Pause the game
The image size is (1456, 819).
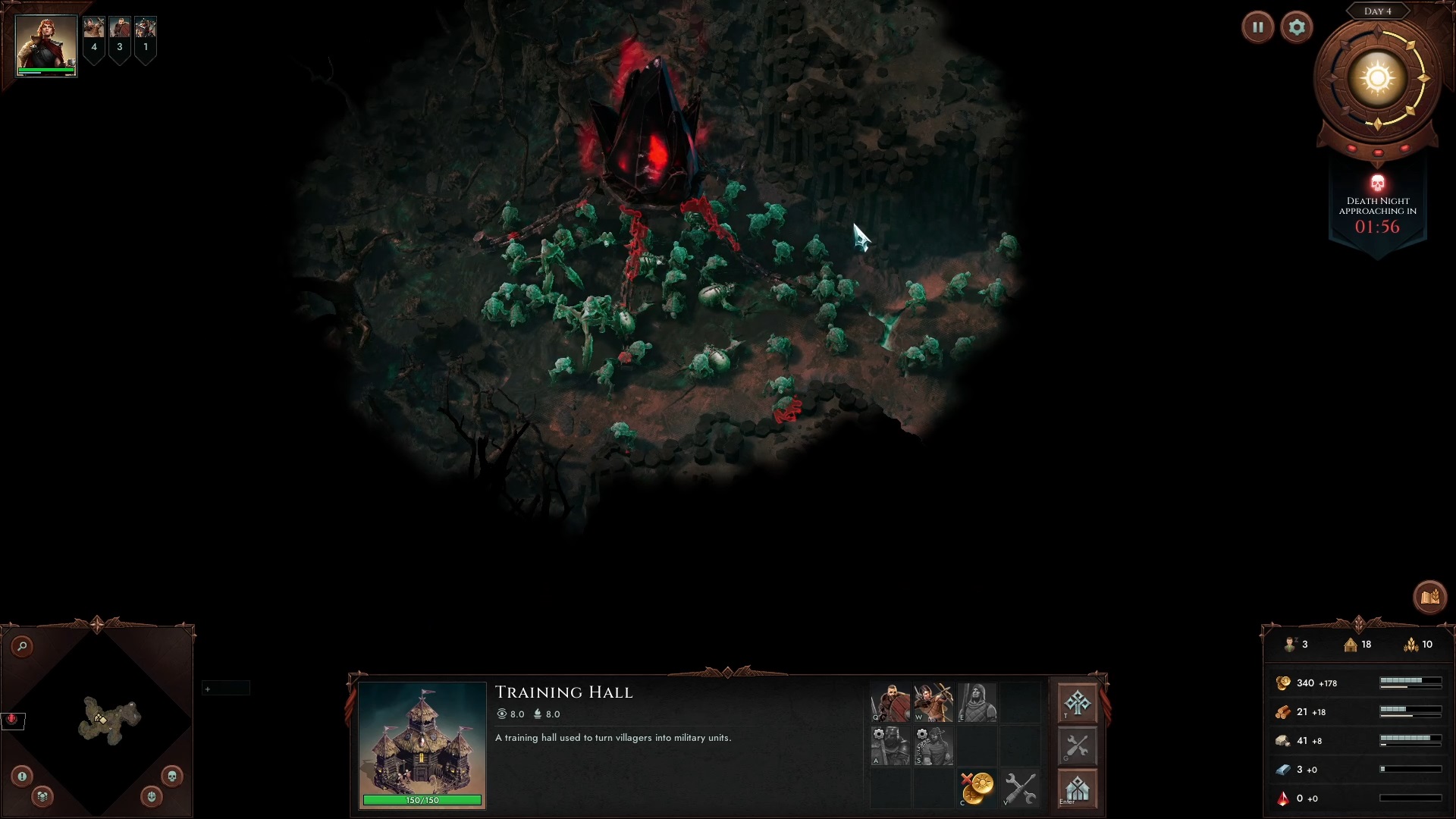[1257, 28]
